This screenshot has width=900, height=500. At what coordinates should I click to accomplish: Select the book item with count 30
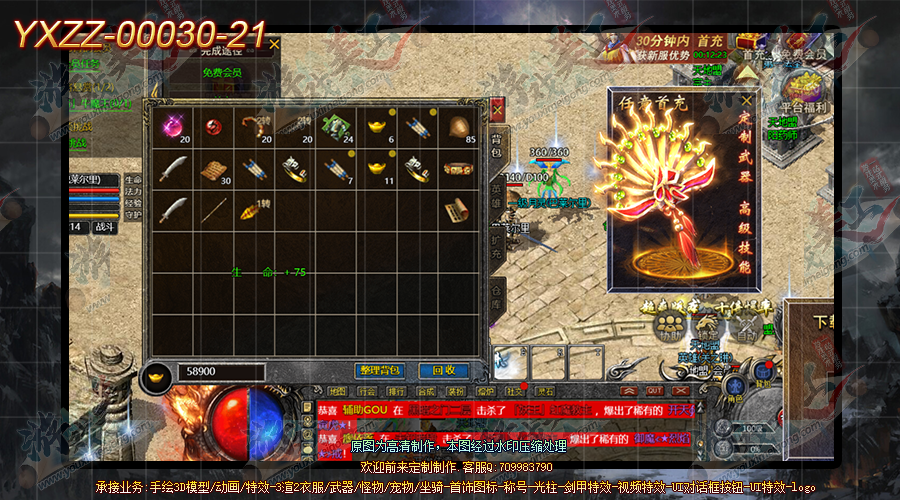212,169
